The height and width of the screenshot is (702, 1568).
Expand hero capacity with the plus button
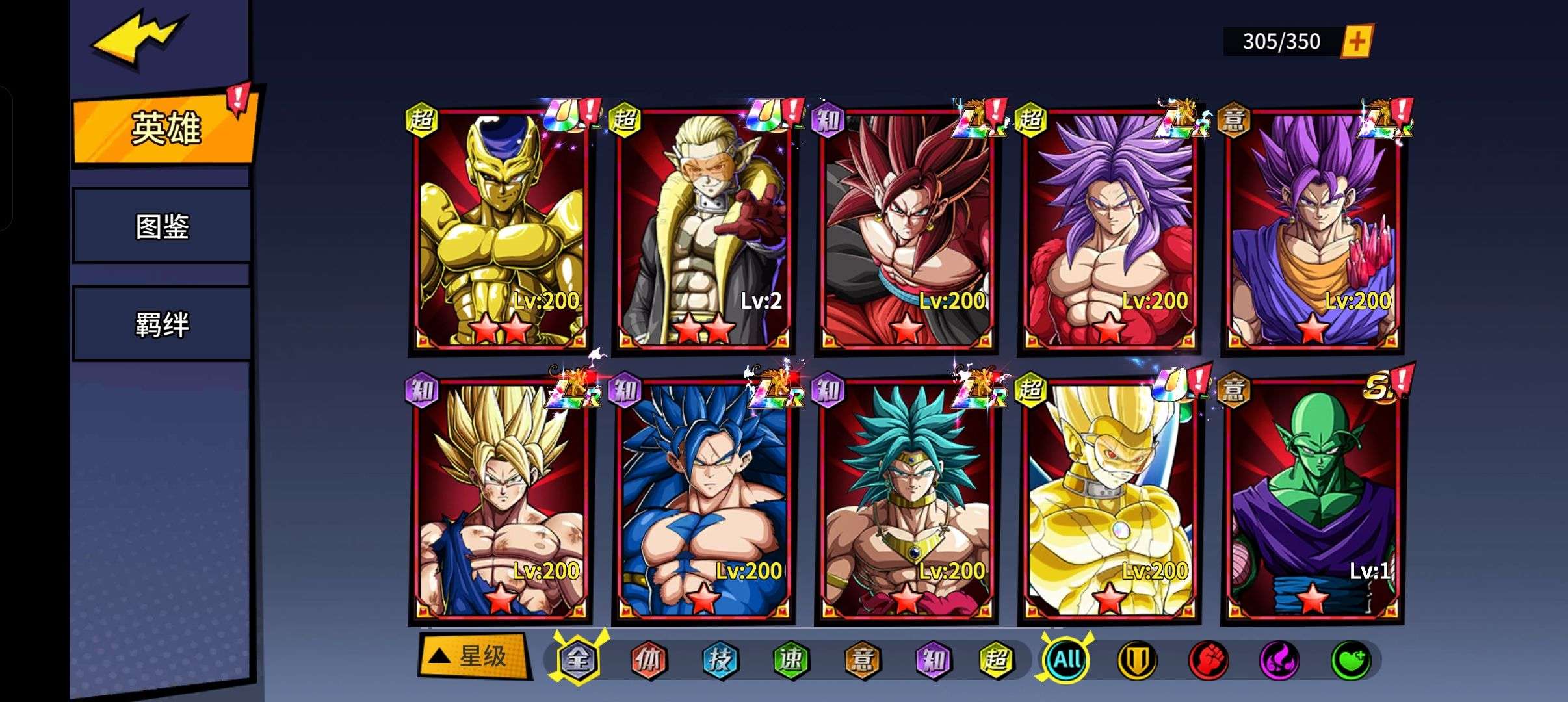click(x=1357, y=42)
